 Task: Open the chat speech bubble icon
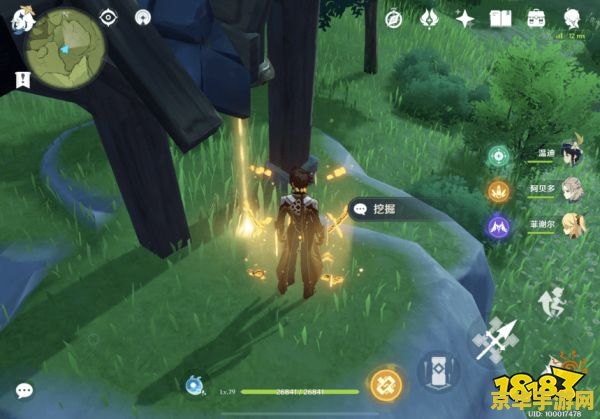(x=24, y=390)
